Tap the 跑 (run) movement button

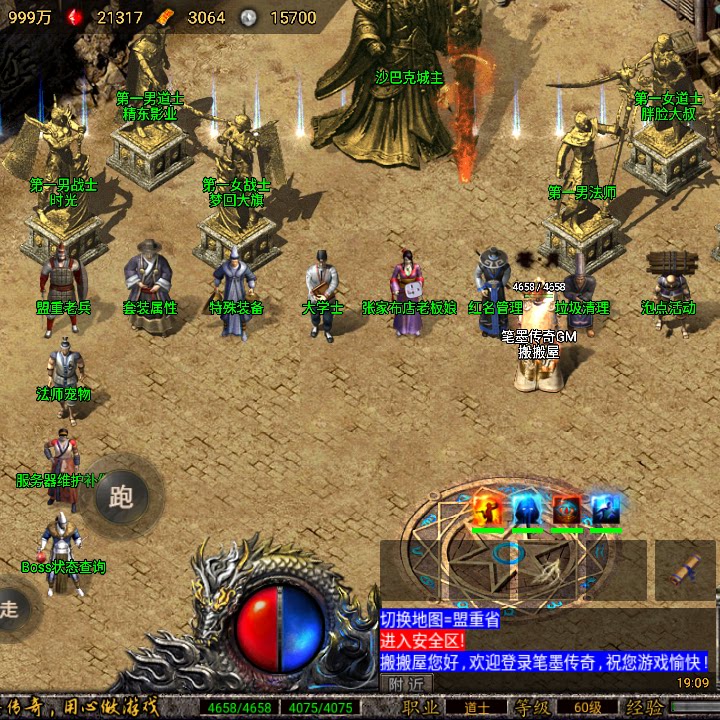coord(121,495)
